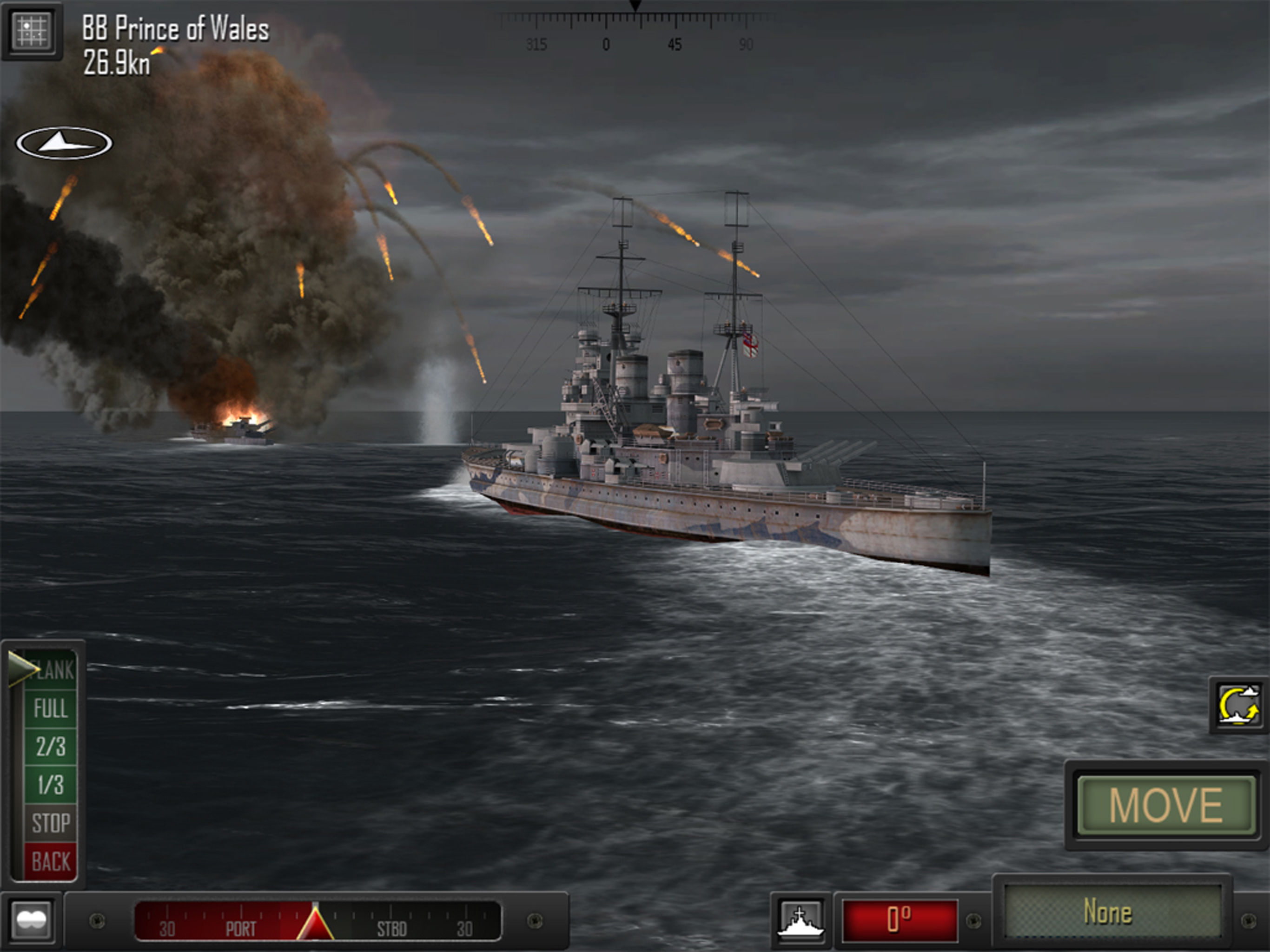Adjust the PORT/STBD rudder gauge
Viewport: 1270px width, 952px height.
[317, 921]
